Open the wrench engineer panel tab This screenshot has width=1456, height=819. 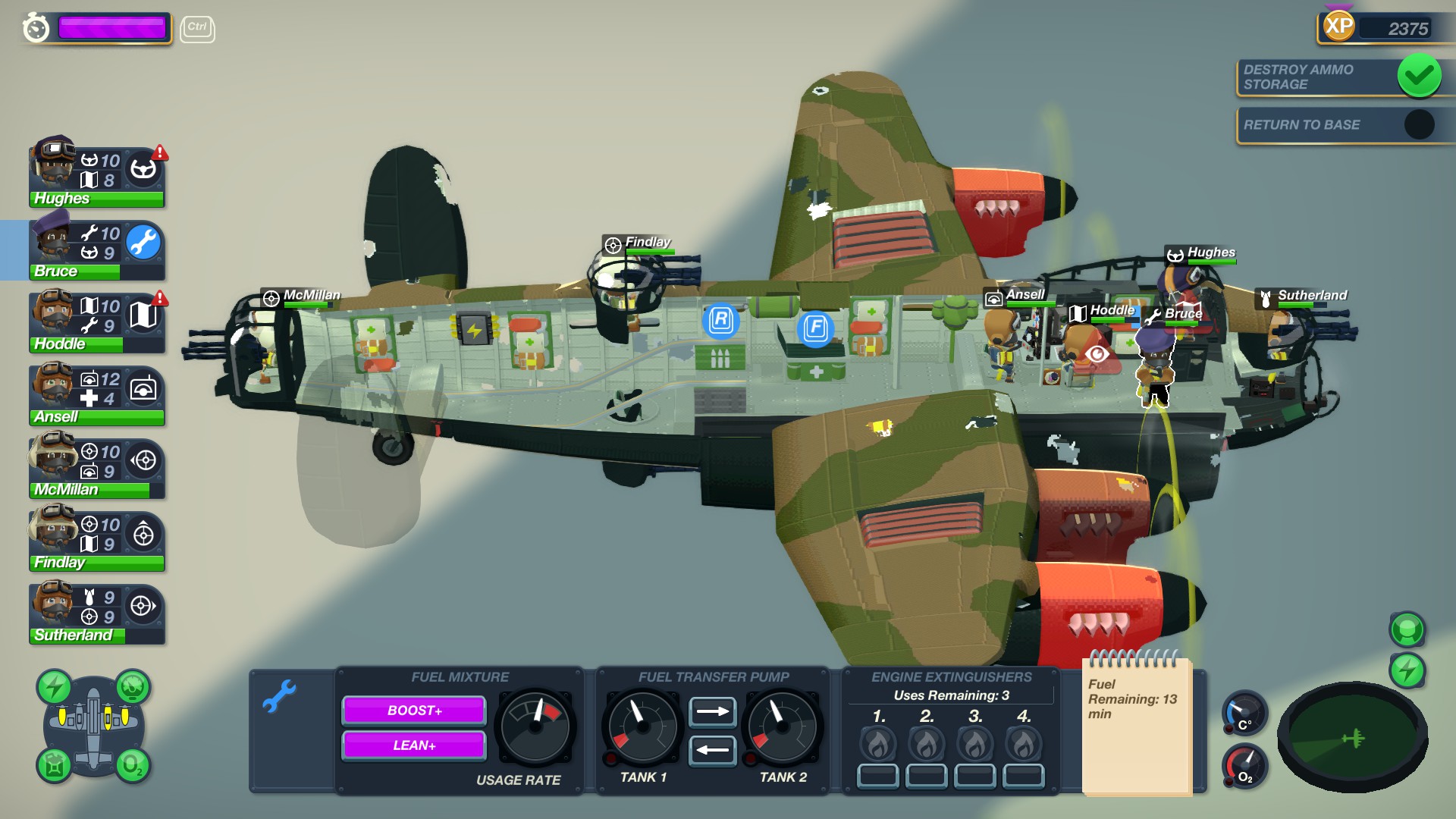pos(280,695)
